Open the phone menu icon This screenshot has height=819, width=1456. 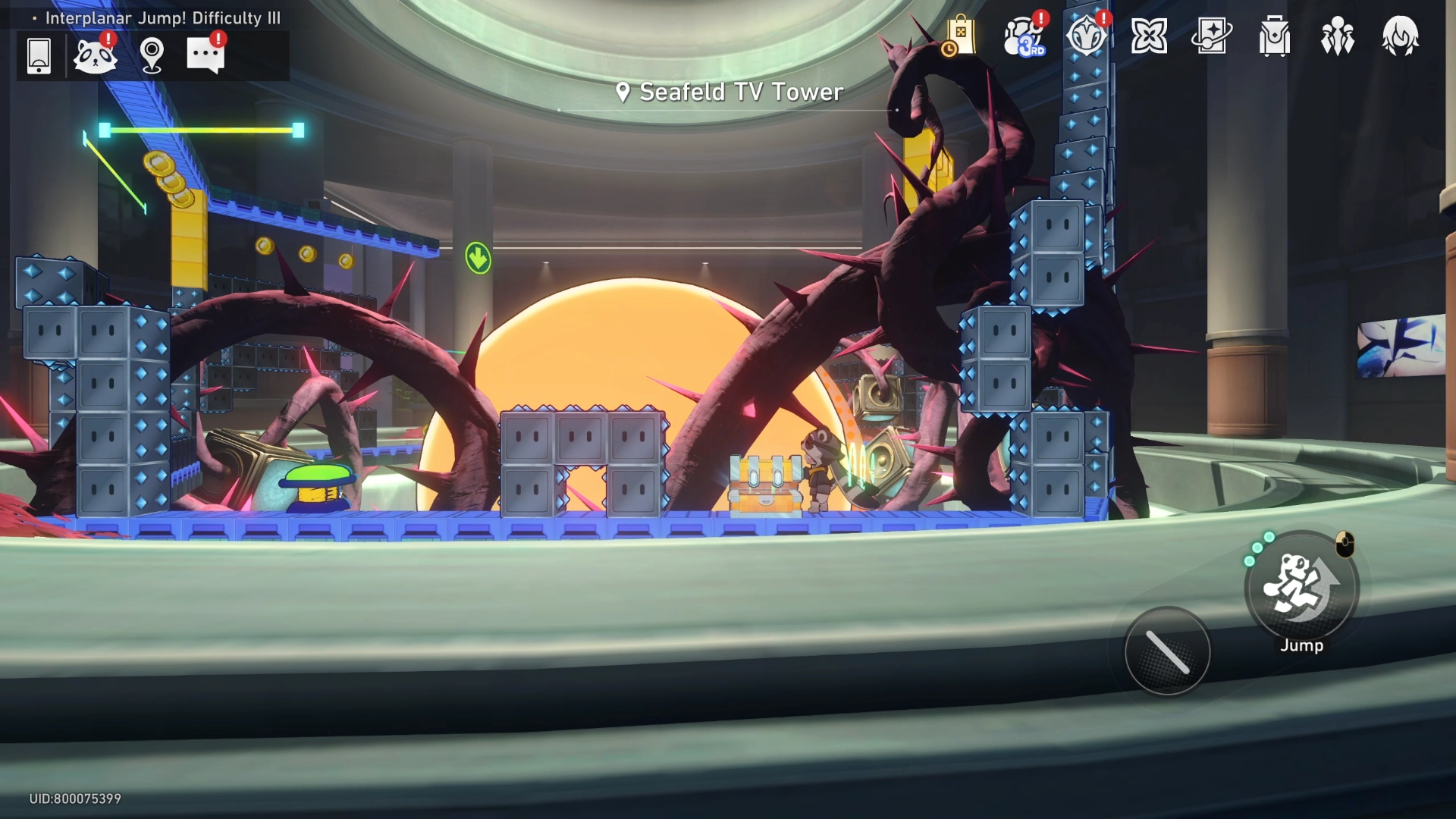click(39, 55)
